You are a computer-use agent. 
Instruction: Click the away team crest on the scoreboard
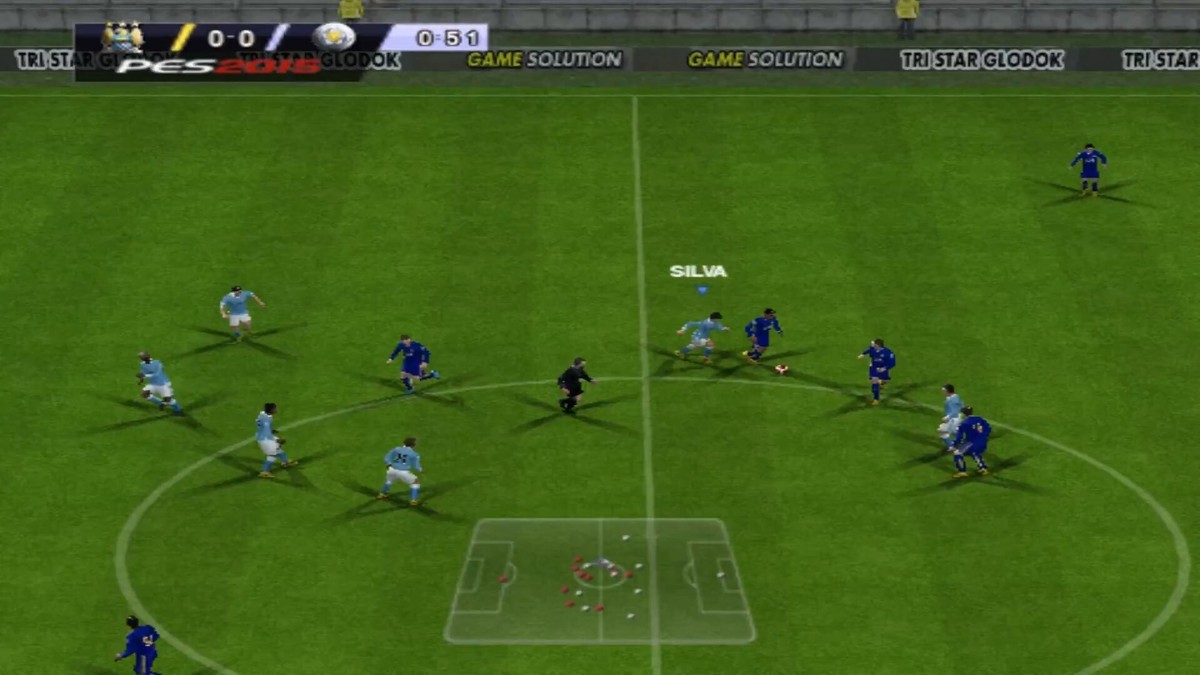(x=333, y=38)
